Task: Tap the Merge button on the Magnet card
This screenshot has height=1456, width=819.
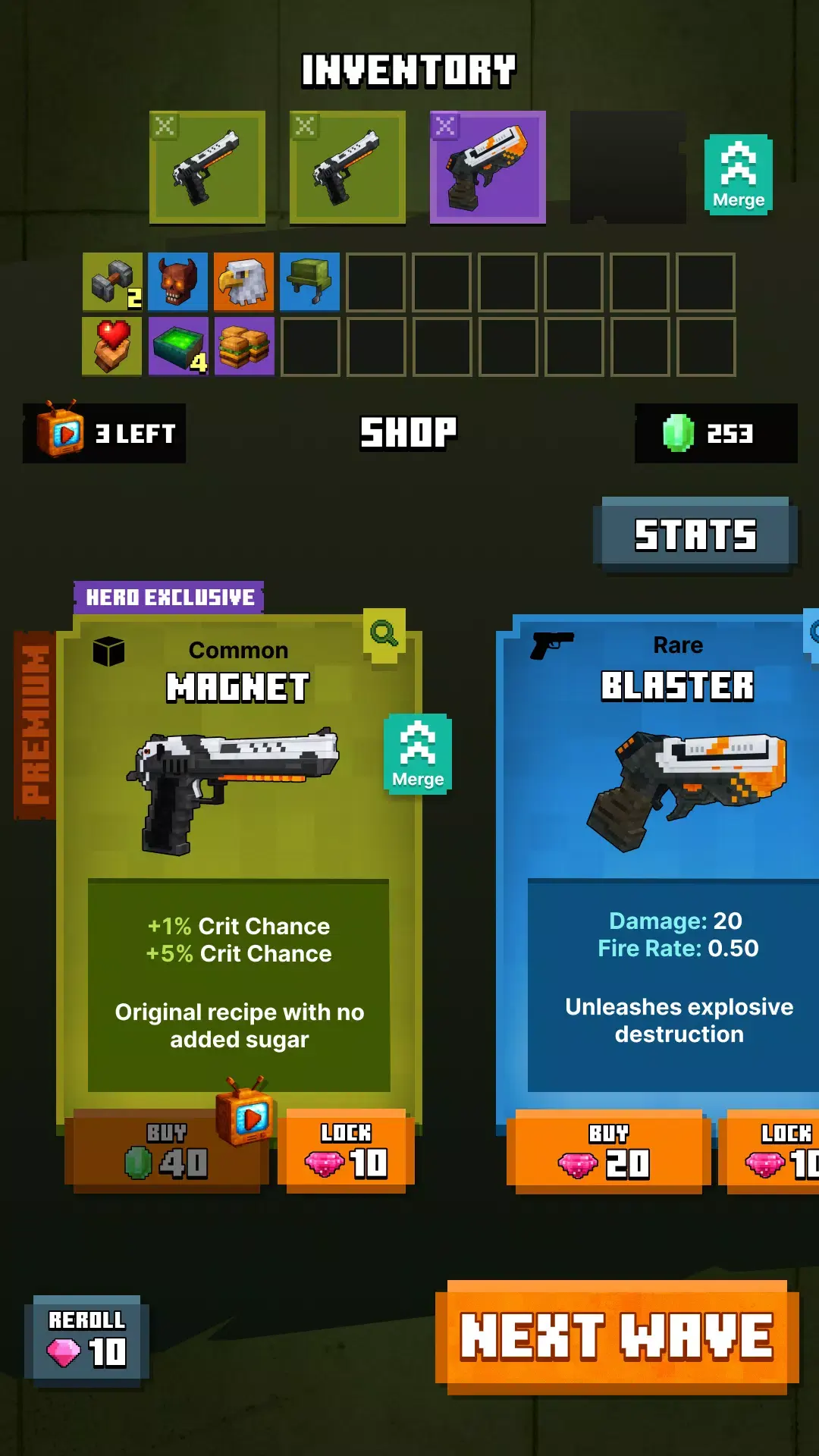Action: [x=418, y=755]
